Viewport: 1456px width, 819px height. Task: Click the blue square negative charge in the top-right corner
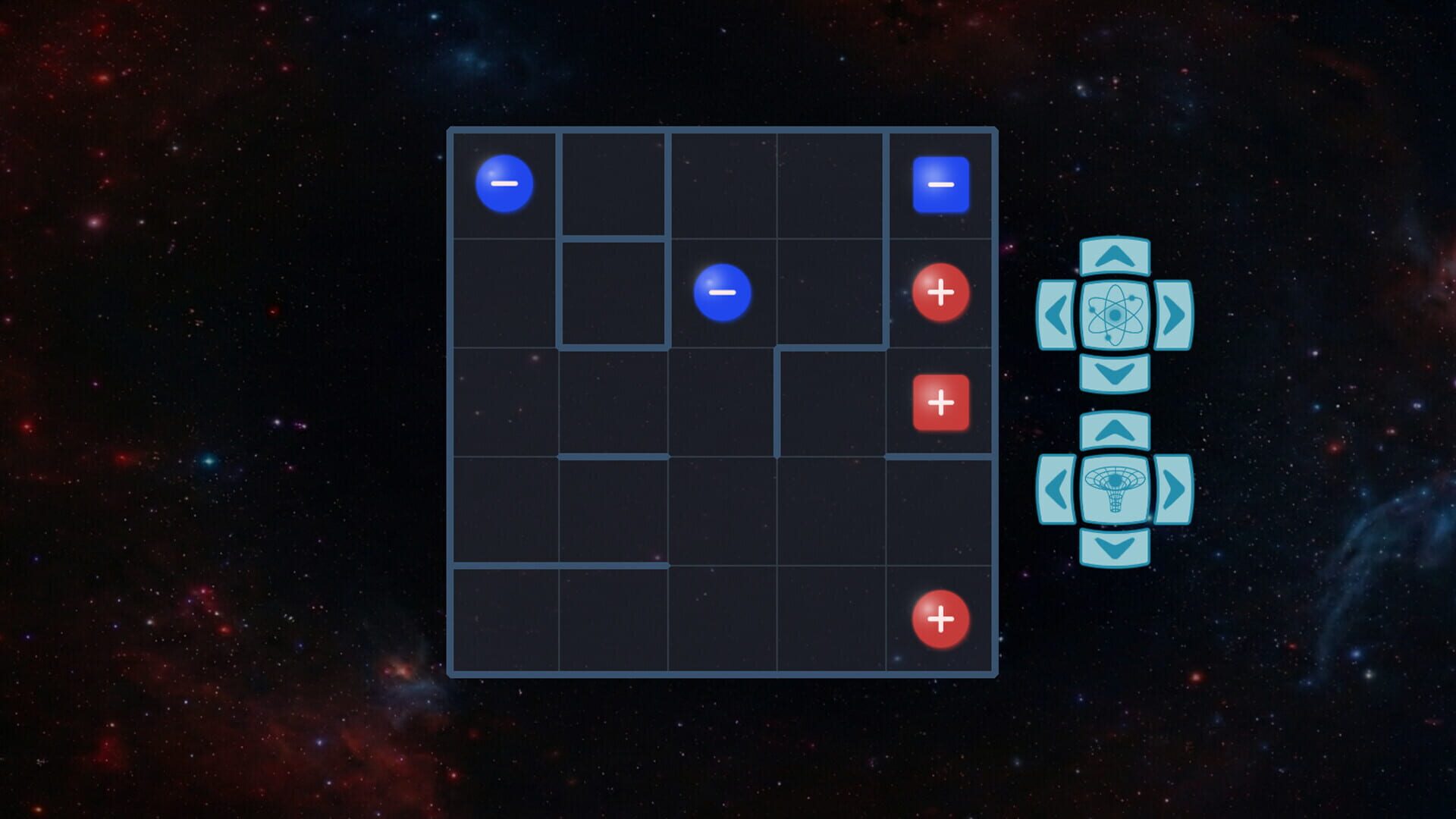coord(940,184)
